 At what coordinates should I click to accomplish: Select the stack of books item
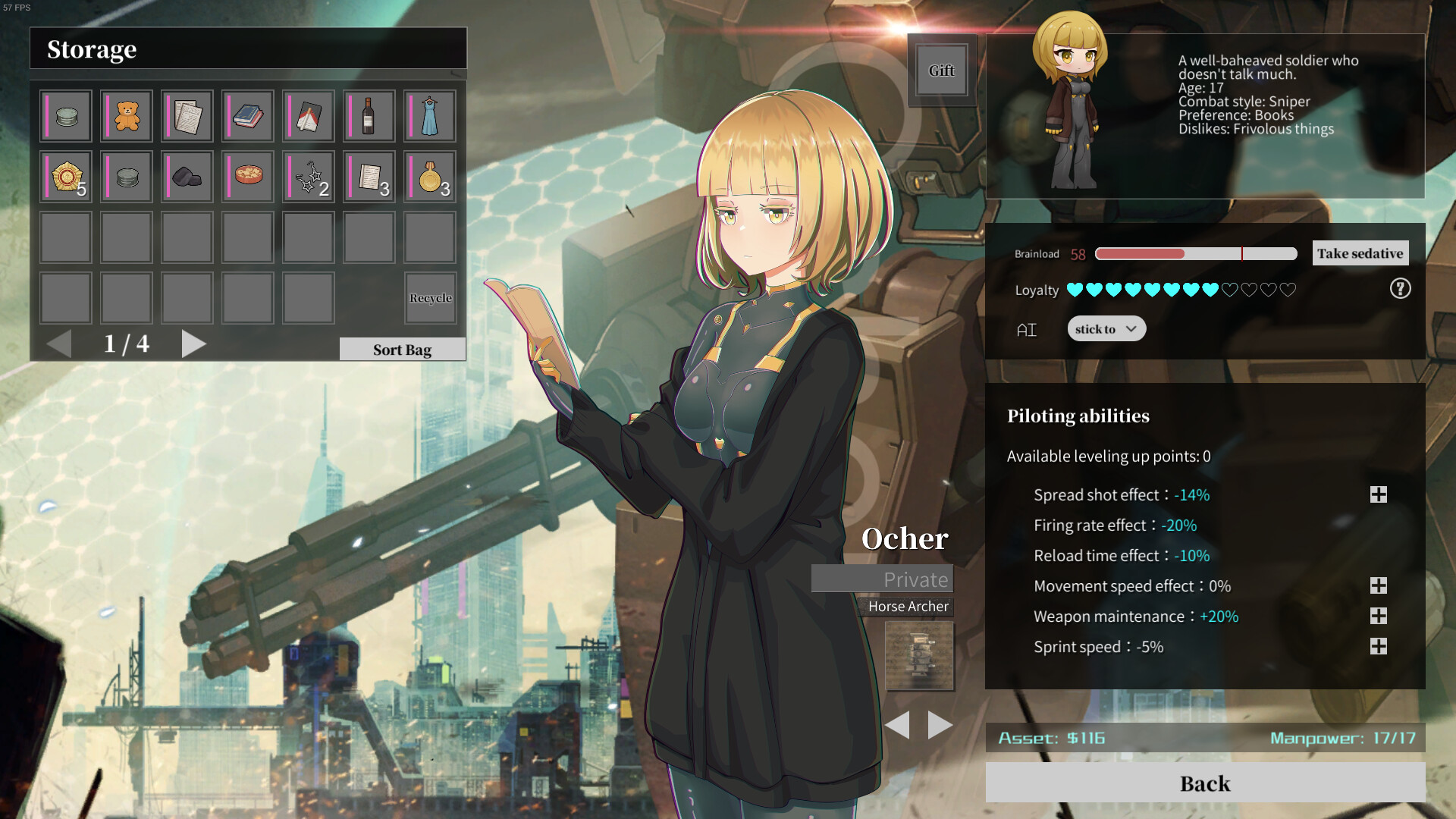247,115
